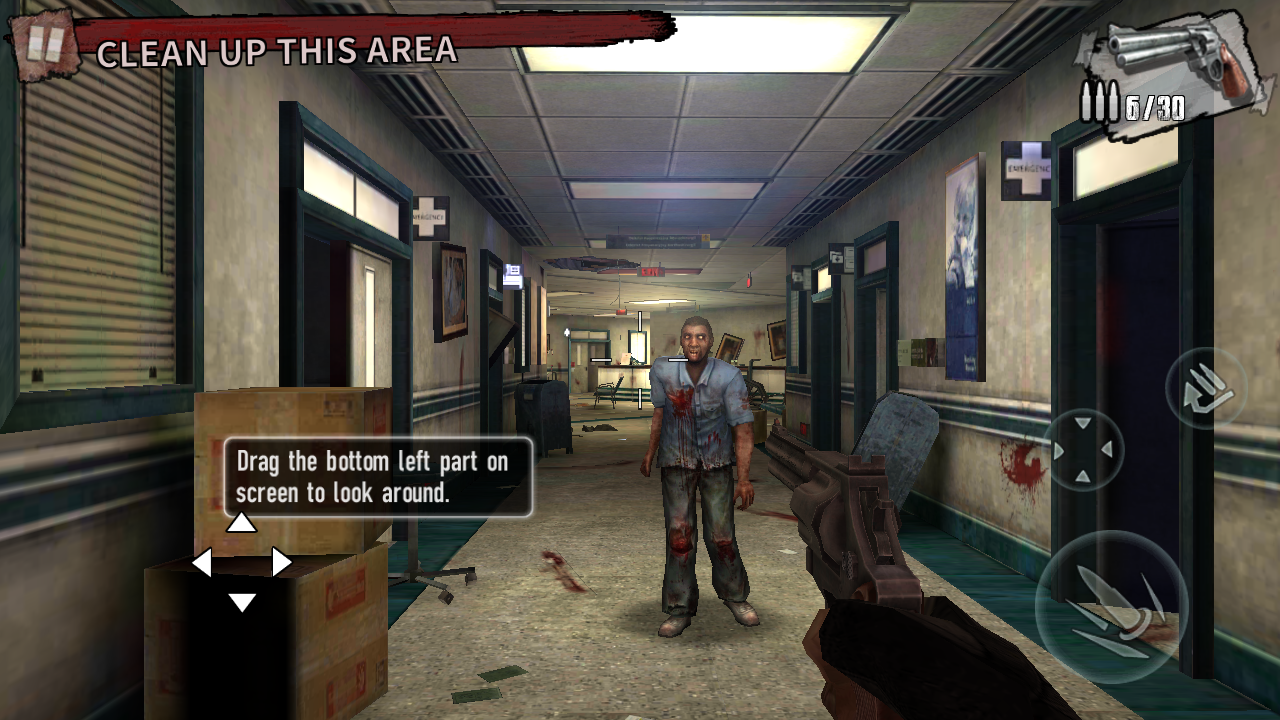
Task: Reload using the bullets-with-arrow button
Action: [x=1207, y=389]
